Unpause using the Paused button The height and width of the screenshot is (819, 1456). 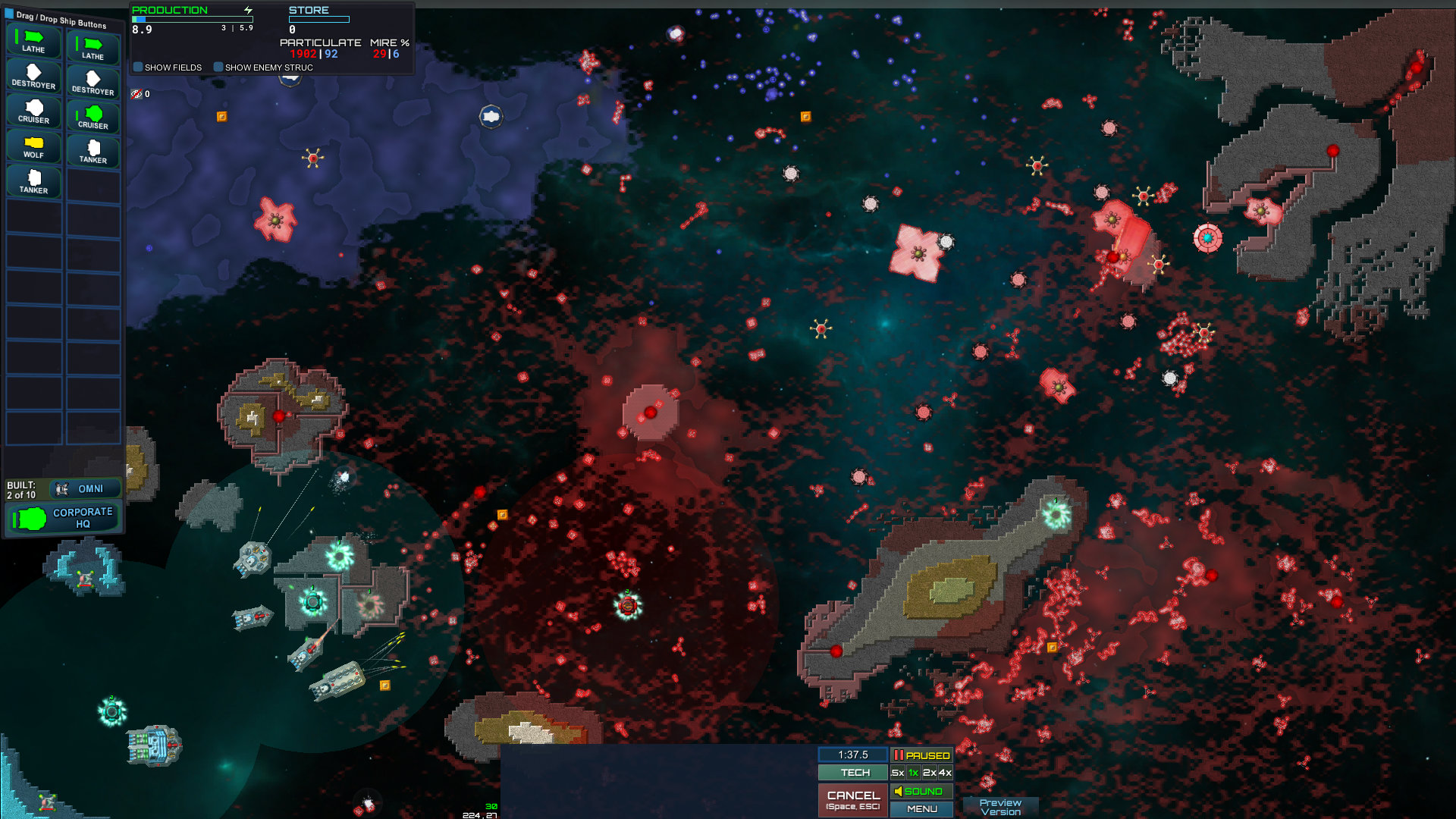click(921, 755)
